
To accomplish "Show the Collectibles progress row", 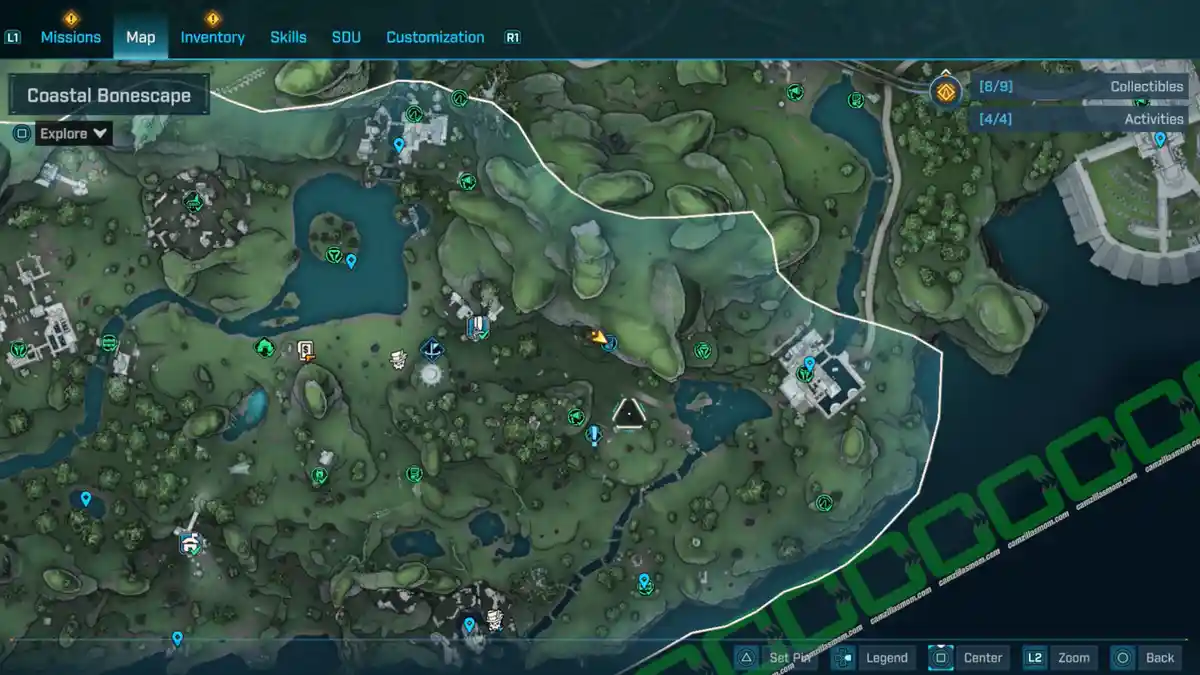I will pyautogui.click(x=1080, y=87).
